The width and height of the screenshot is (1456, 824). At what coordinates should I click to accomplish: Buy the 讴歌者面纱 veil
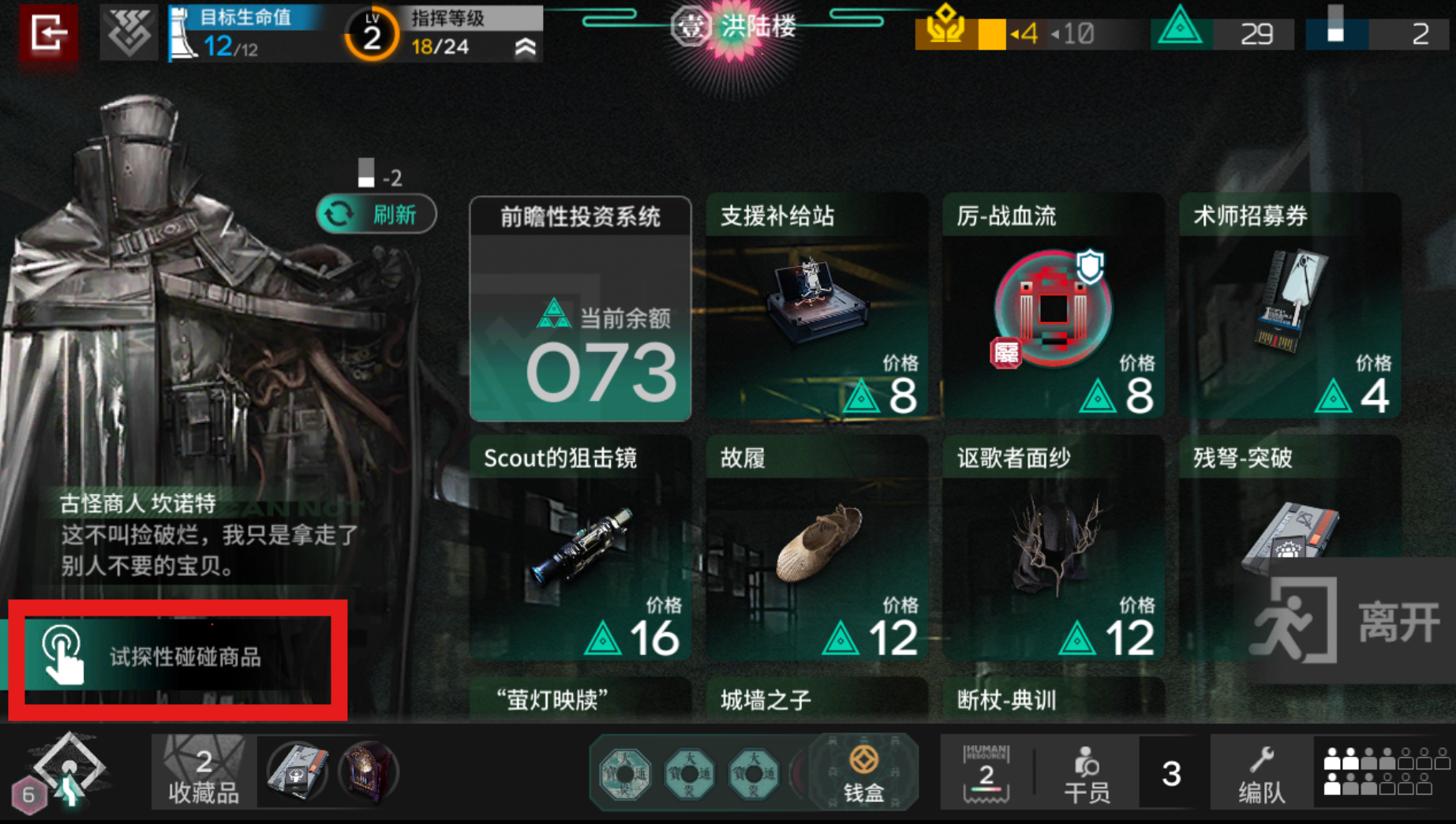(x=1053, y=549)
